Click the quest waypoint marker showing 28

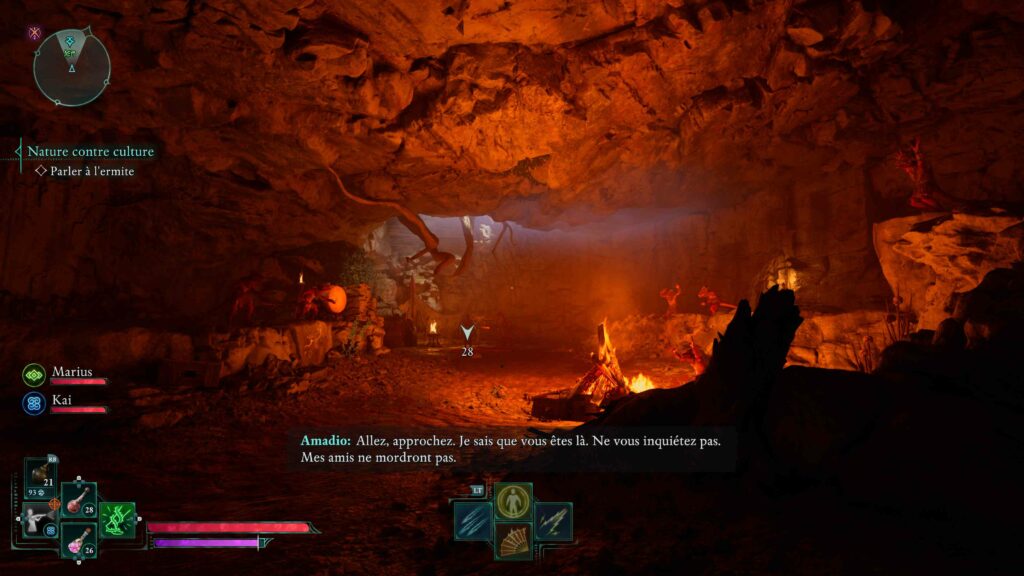point(467,334)
